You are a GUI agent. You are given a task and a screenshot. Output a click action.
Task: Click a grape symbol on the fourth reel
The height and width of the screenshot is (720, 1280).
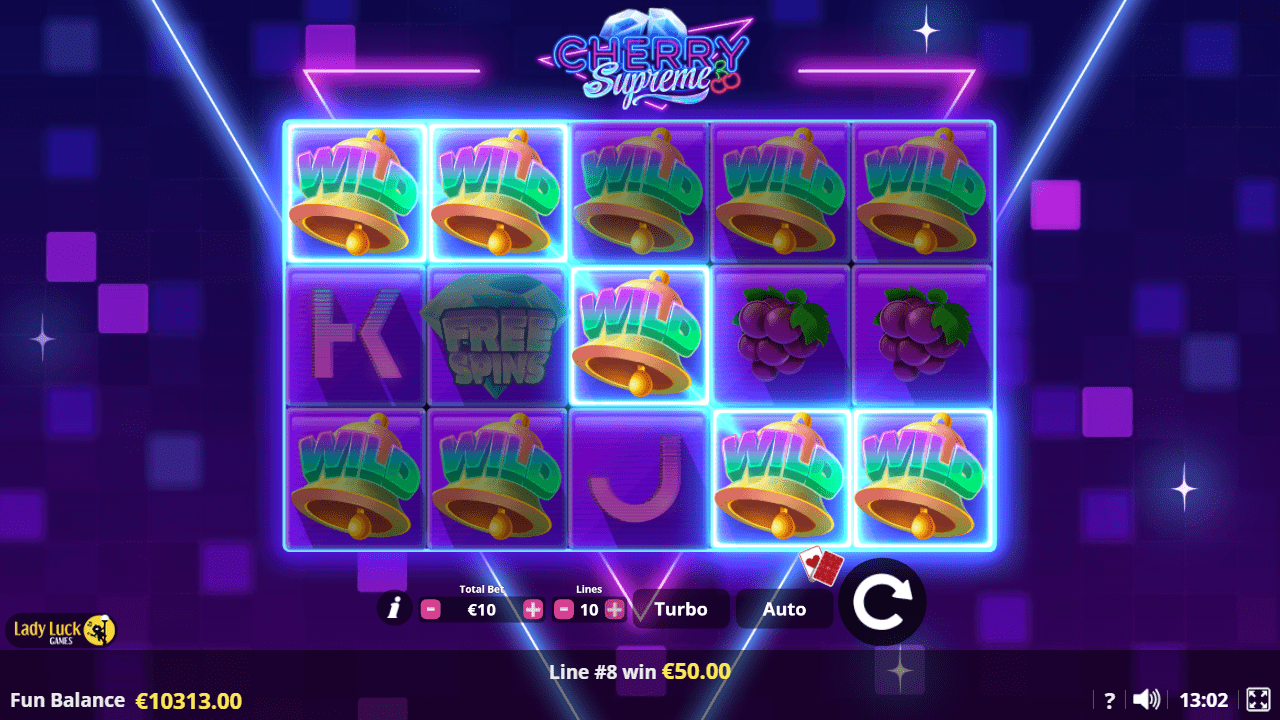point(780,335)
